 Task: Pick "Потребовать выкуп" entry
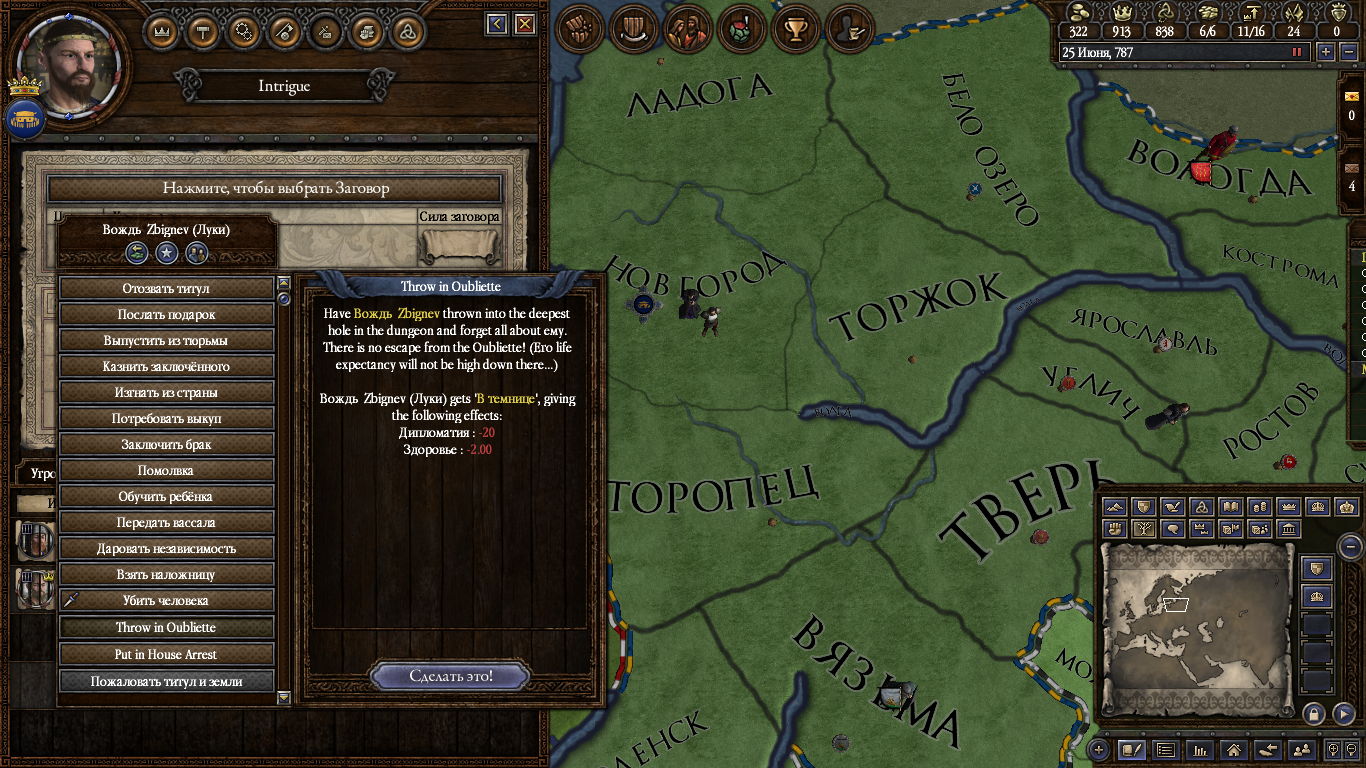pos(166,418)
